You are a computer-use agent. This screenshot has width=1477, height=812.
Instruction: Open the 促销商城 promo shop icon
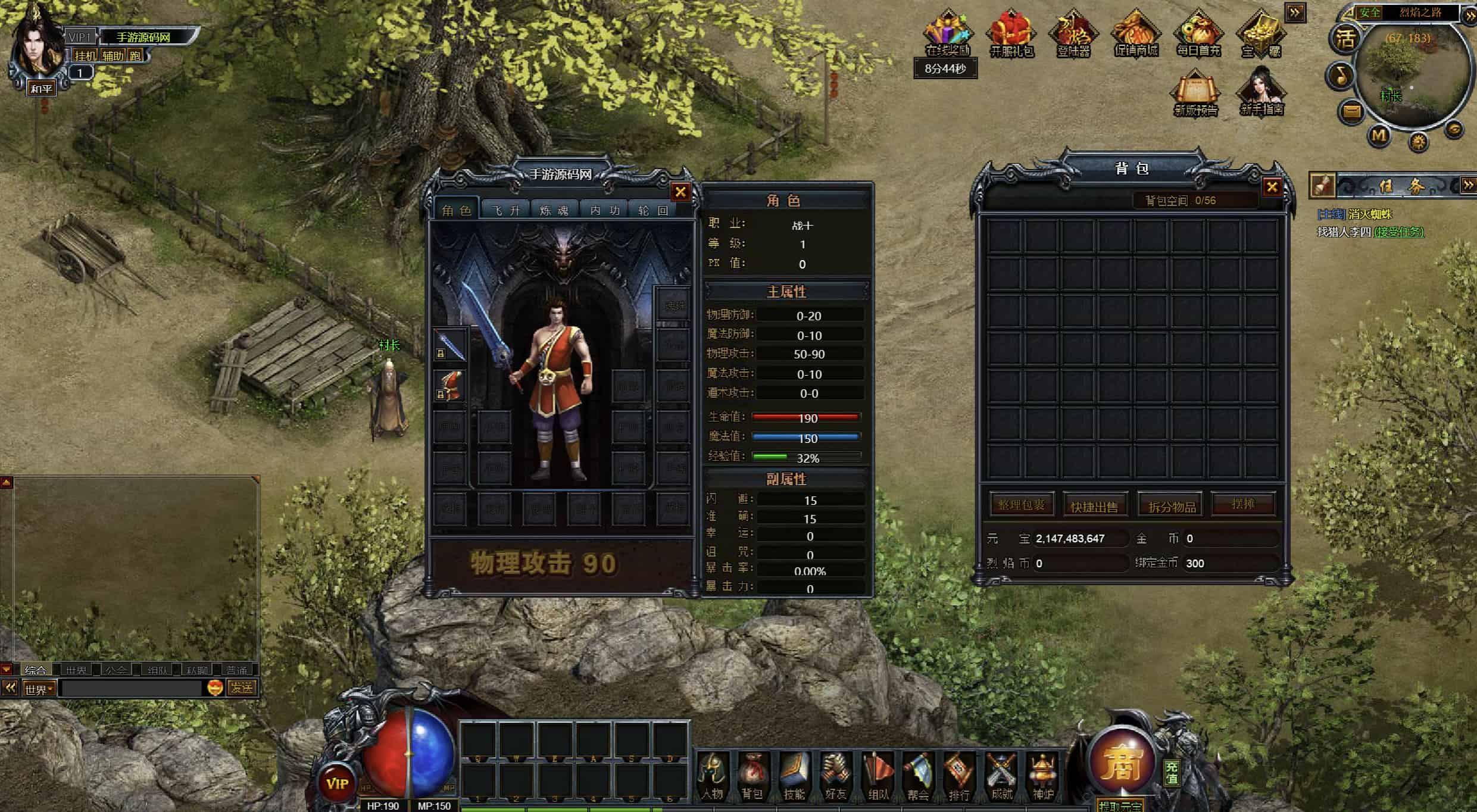click(x=1136, y=35)
